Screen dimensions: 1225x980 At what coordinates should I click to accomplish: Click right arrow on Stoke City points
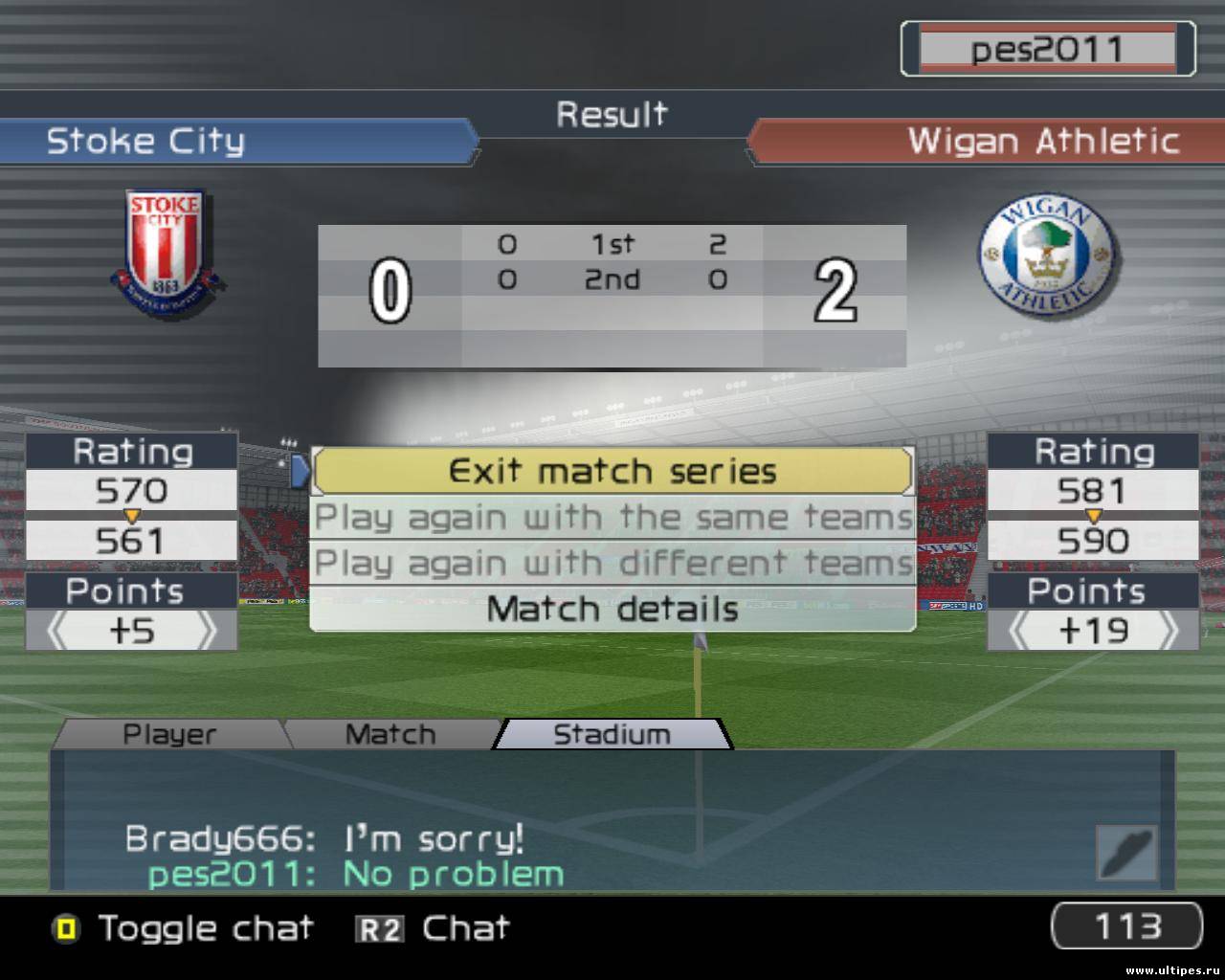205,632
